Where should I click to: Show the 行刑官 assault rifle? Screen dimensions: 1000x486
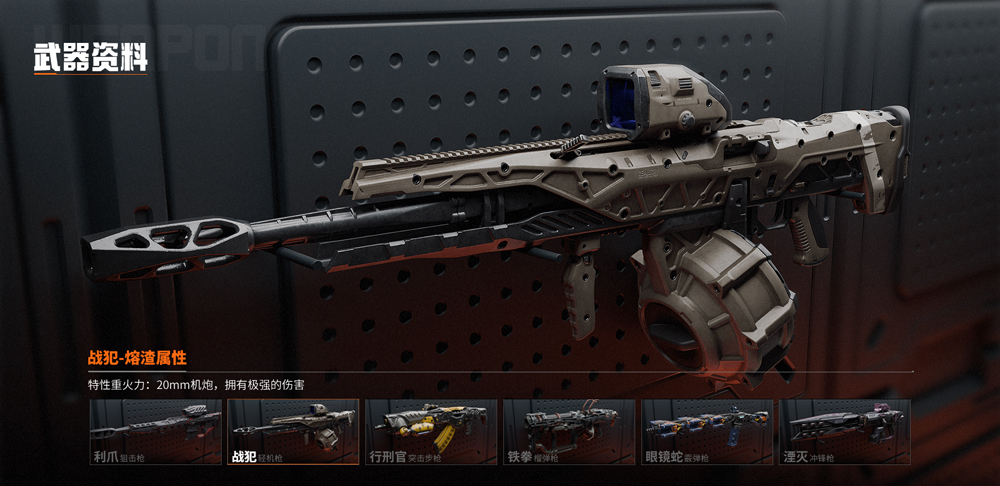coord(431,432)
